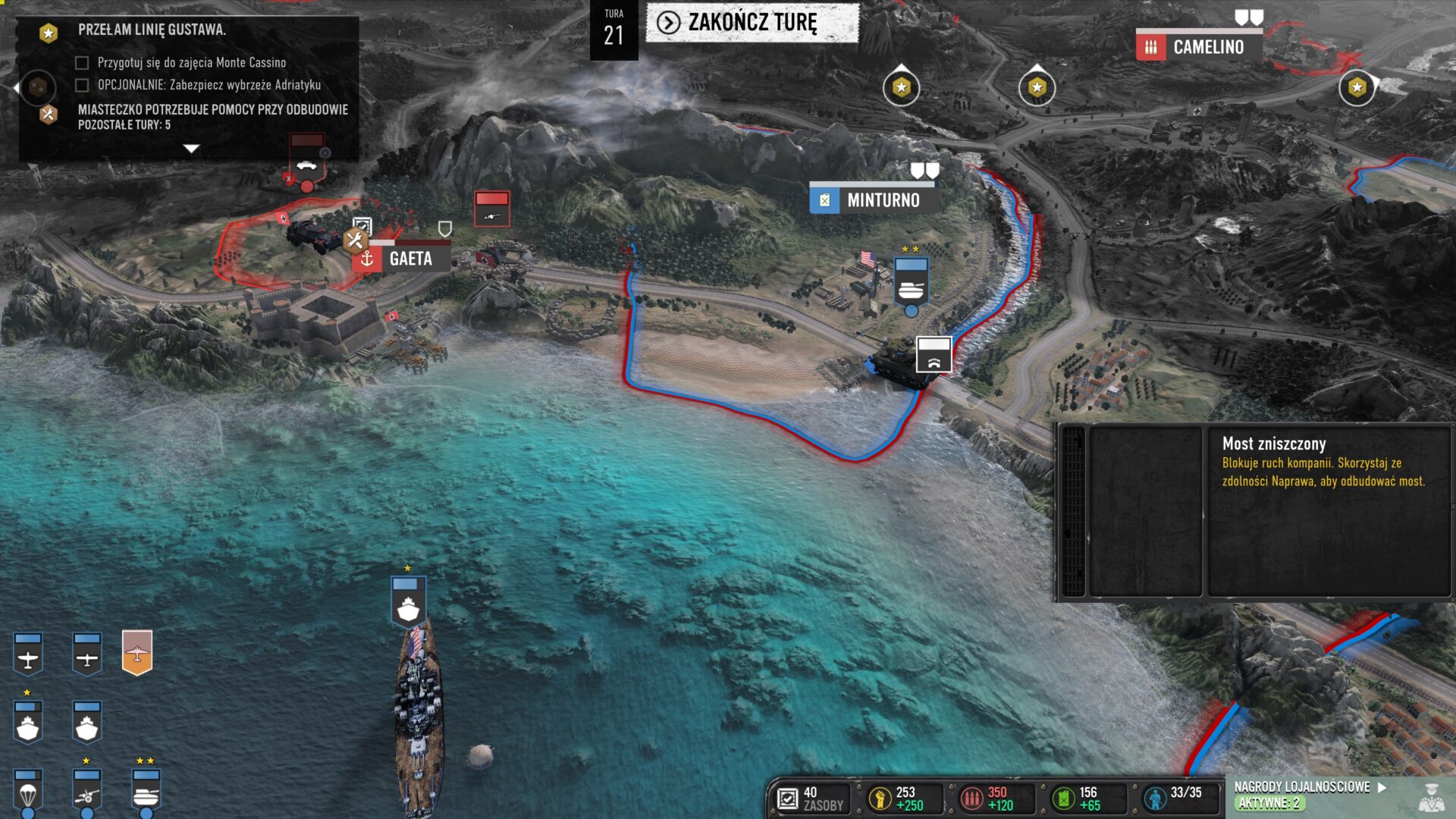Screen dimensions: 1456x819
Task: Click the anchor port icon above Gaeta
Action: coord(366,259)
